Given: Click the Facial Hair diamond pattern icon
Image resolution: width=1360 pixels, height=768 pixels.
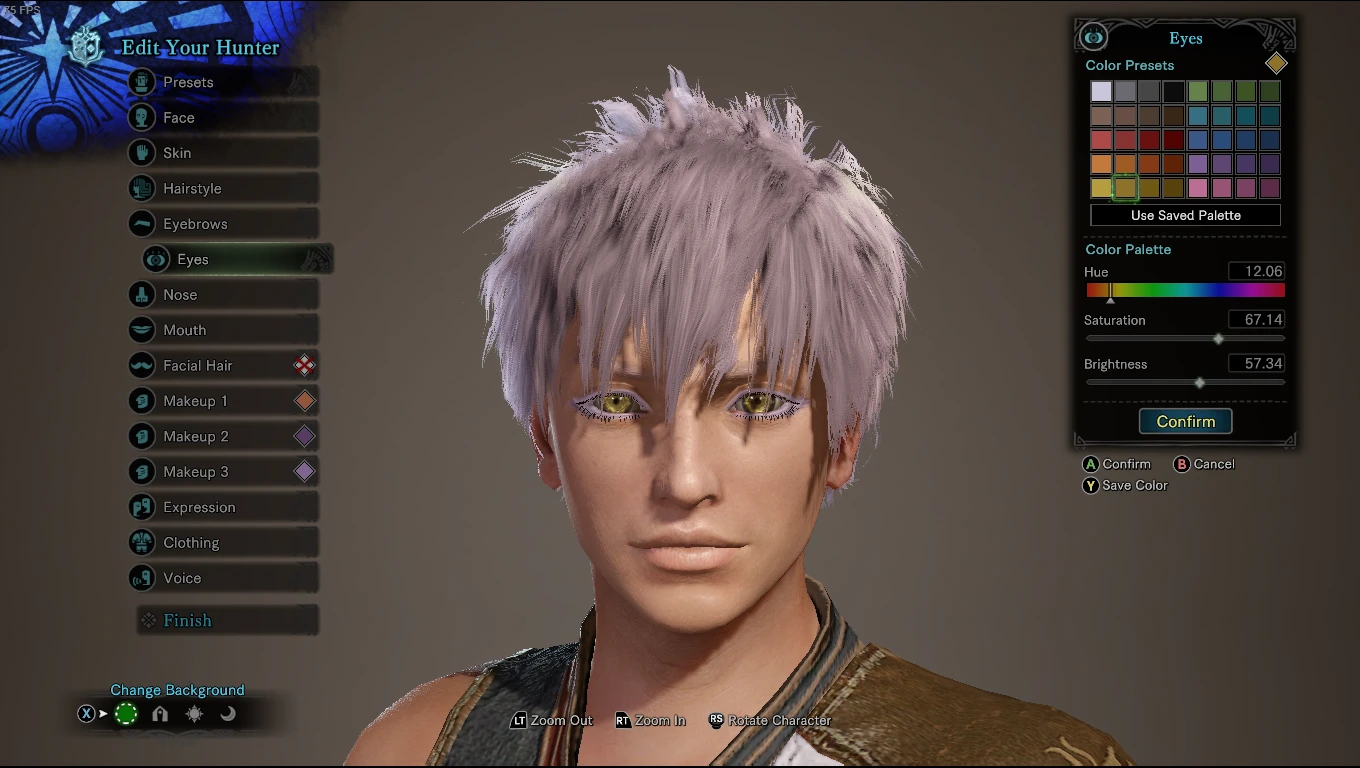Looking at the screenshot, I should 305,365.
